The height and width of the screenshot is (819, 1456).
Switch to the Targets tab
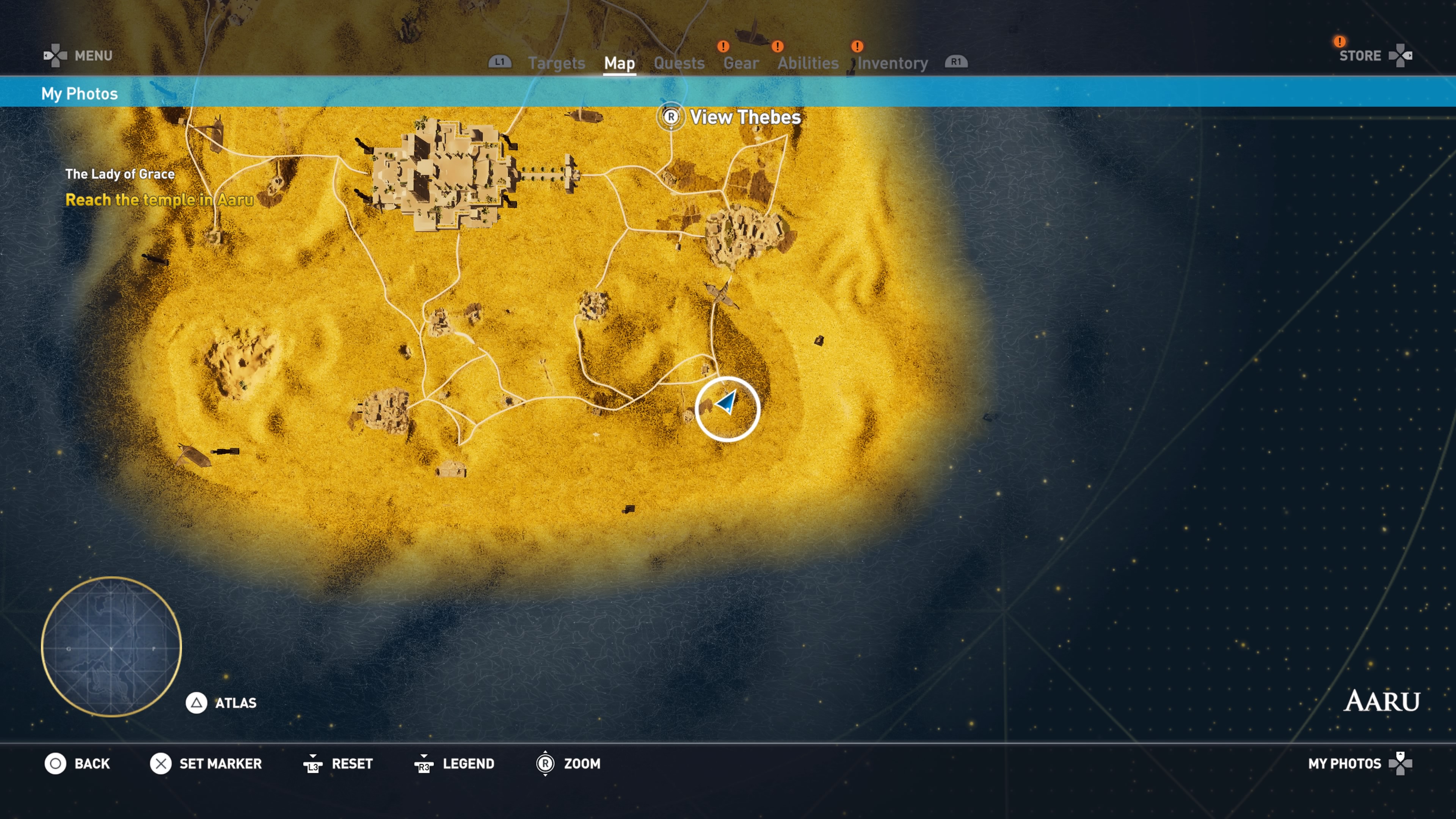(x=556, y=63)
